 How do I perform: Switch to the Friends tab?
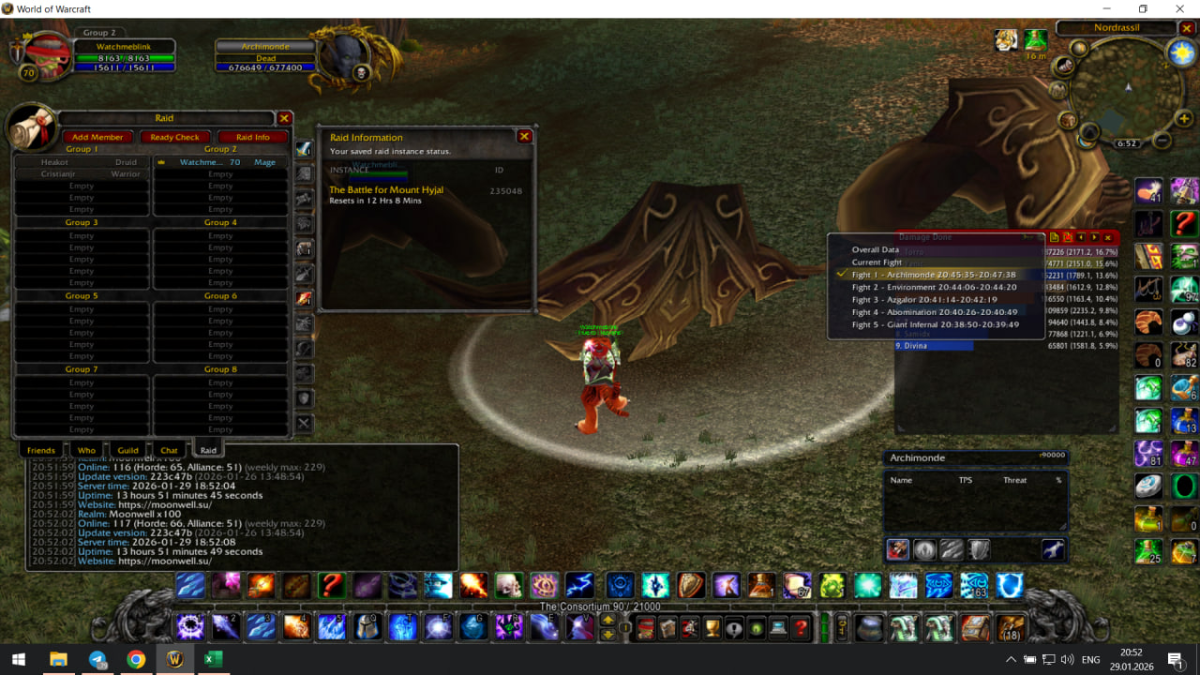click(x=41, y=451)
